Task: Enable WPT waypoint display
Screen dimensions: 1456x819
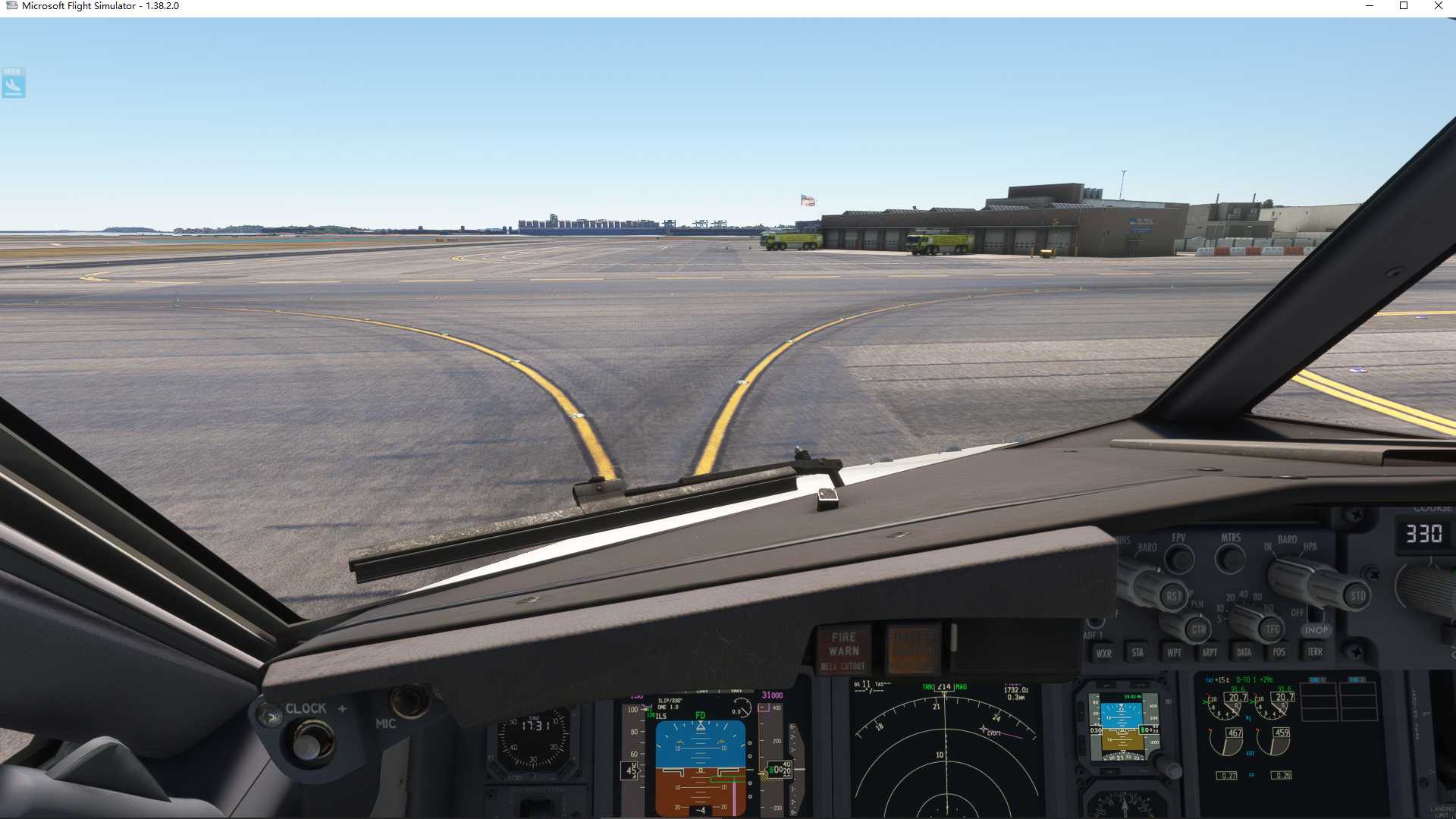Action: pyautogui.click(x=1174, y=653)
